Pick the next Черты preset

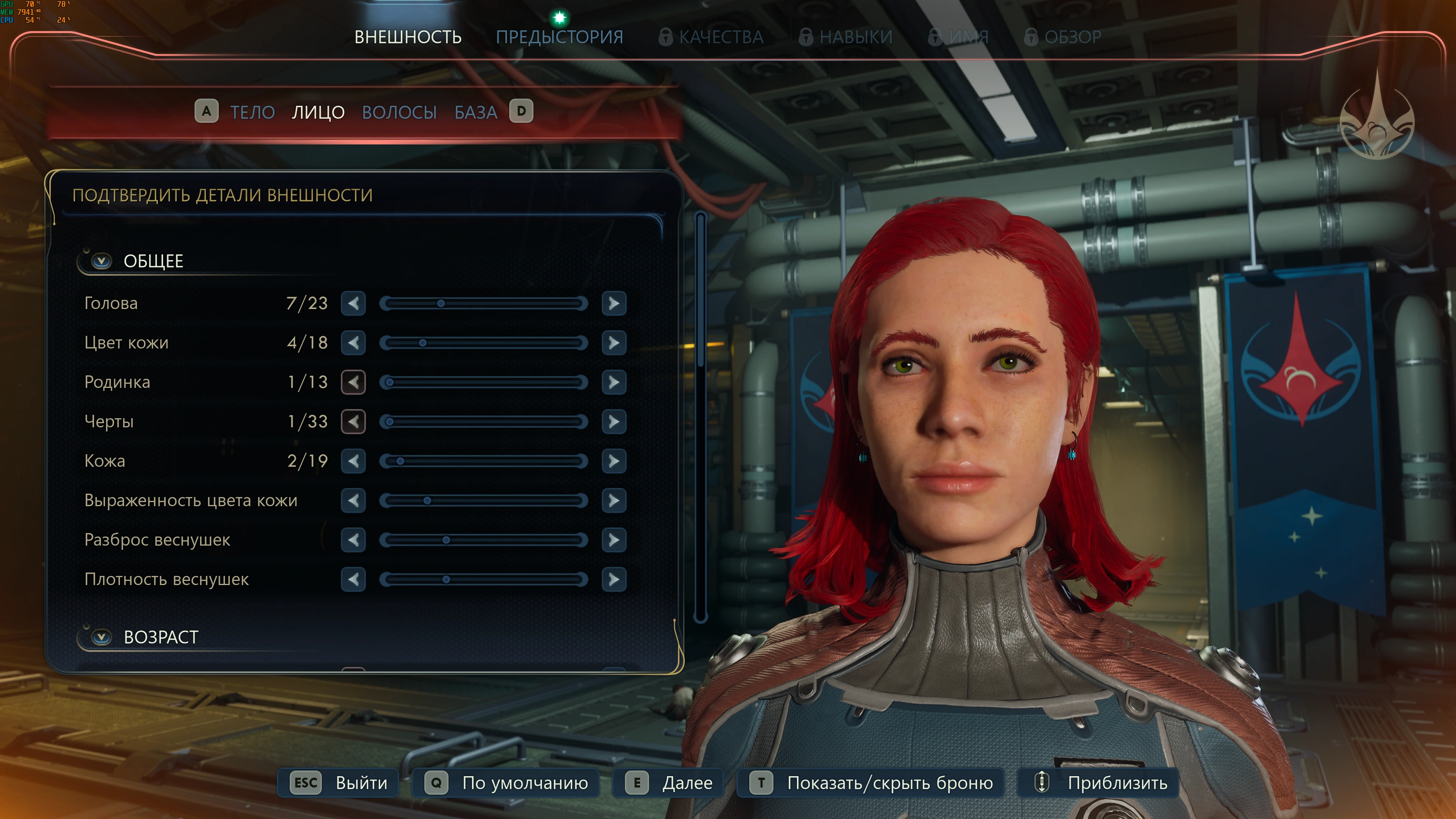tap(614, 422)
